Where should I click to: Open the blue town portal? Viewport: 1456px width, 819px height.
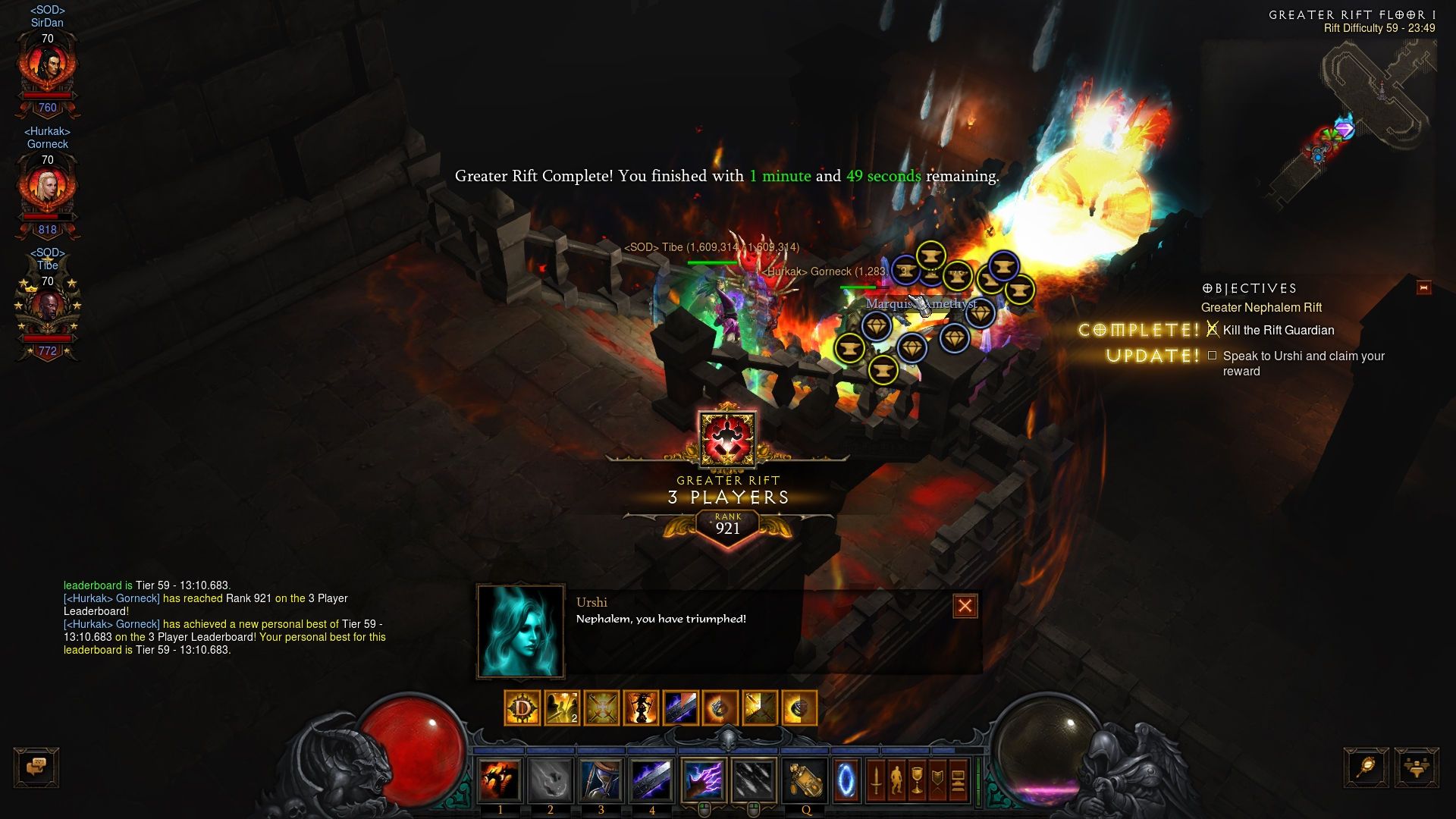(846, 780)
